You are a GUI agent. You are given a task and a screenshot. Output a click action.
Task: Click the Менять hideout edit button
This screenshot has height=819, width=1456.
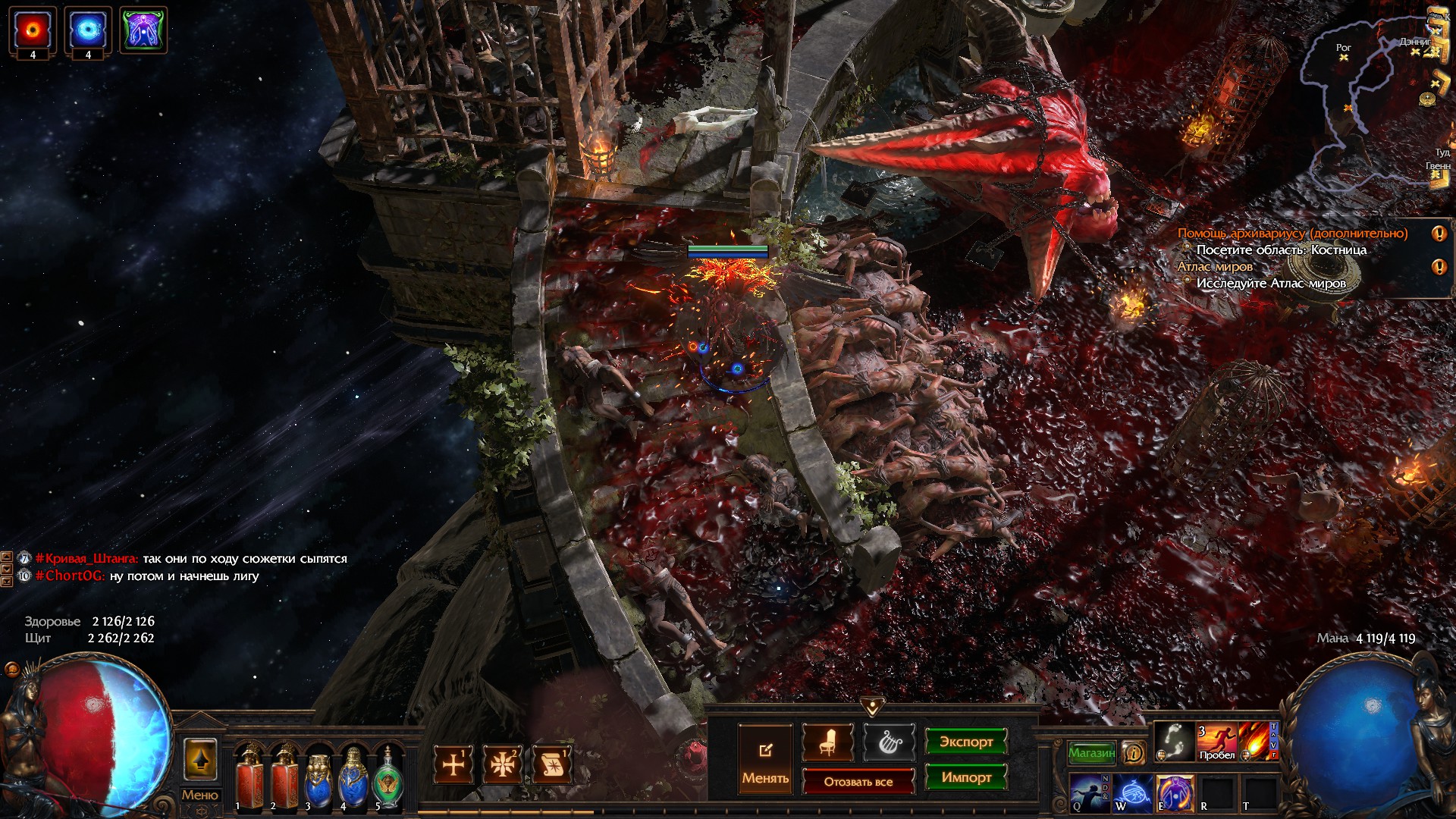pyautogui.click(x=765, y=759)
